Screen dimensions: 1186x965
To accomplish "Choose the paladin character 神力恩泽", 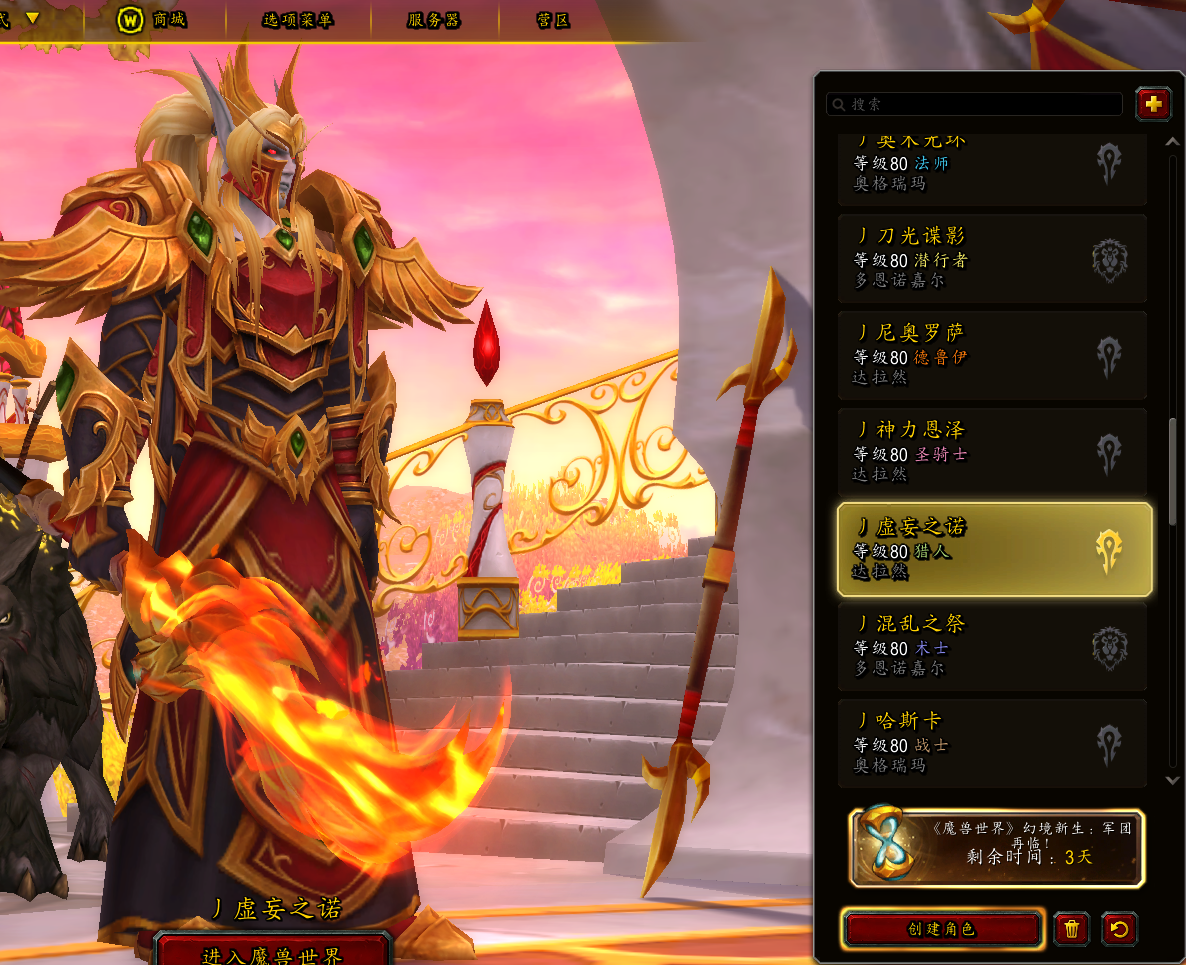I will pyautogui.click(x=992, y=452).
